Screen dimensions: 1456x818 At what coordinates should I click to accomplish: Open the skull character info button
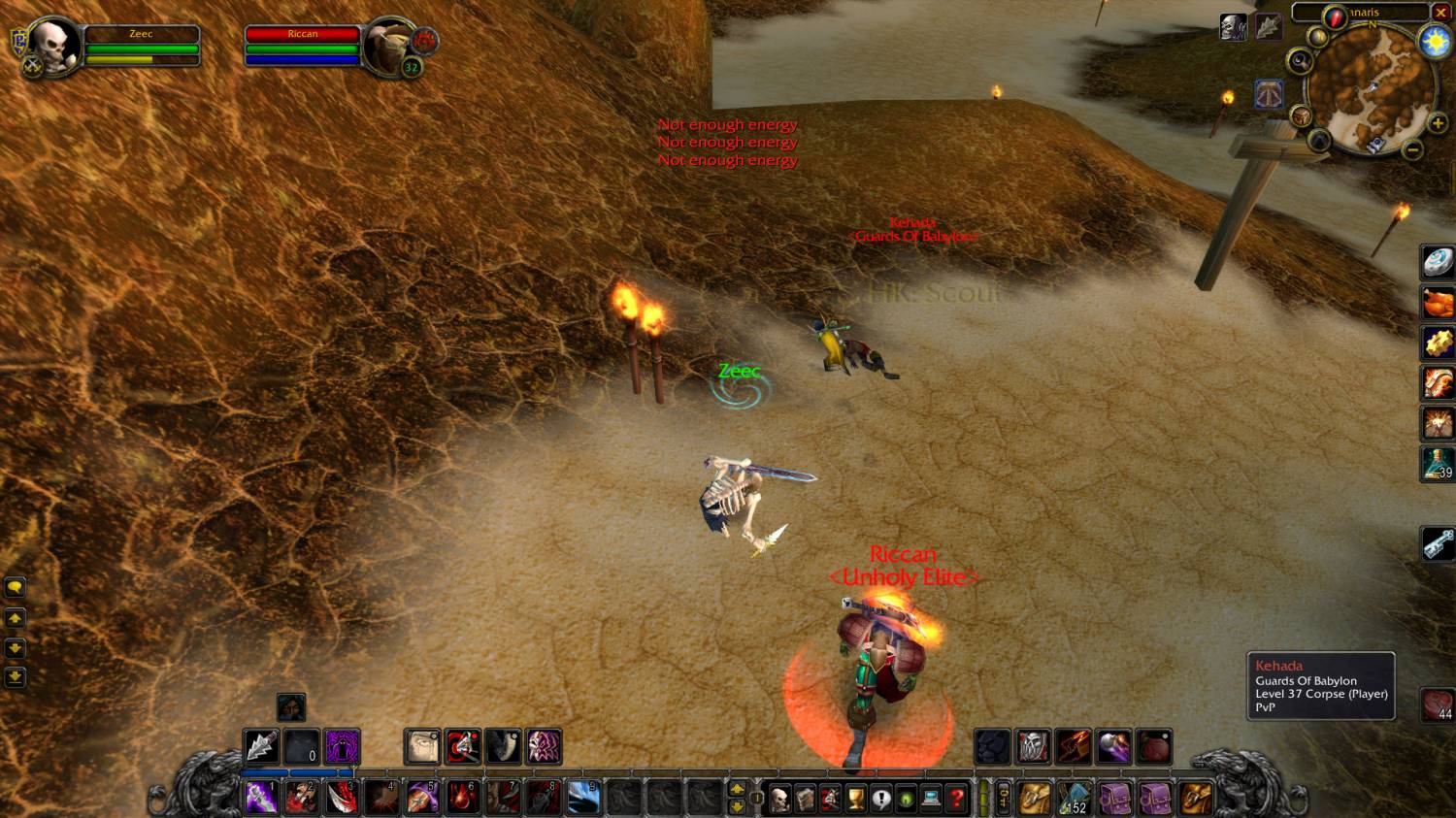click(x=779, y=799)
